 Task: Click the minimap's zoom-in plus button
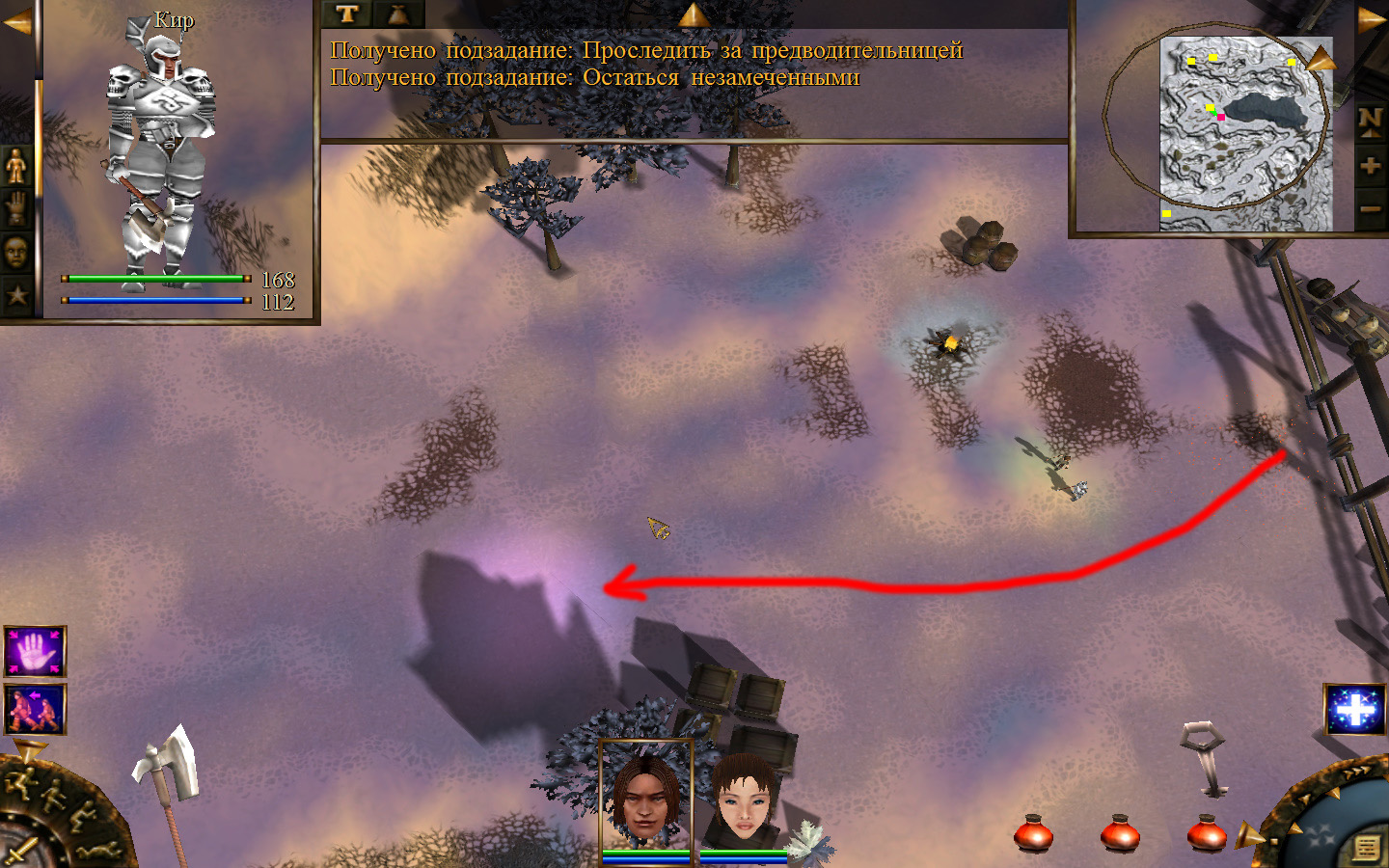(1371, 166)
